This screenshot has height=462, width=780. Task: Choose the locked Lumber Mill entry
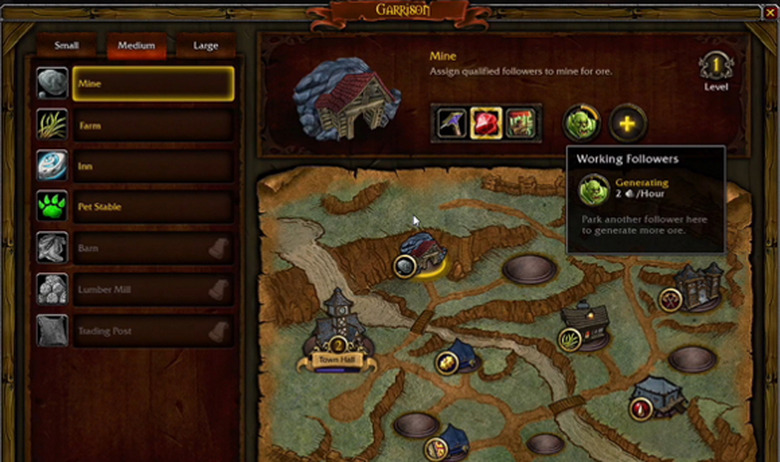(x=152, y=290)
